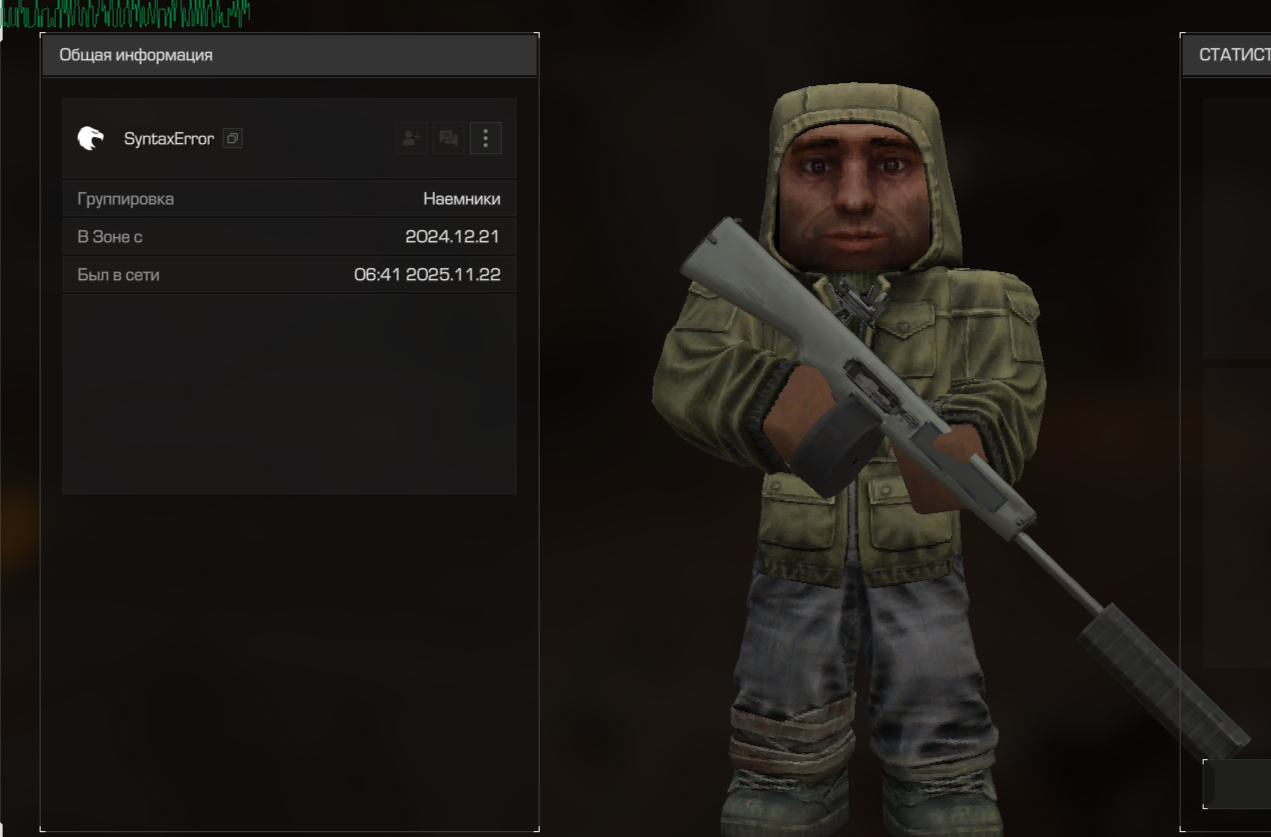Open the three-dot options menu
The height and width of the screenshot is (837, 1271).
pyautogui.click(x=485, y=138)
